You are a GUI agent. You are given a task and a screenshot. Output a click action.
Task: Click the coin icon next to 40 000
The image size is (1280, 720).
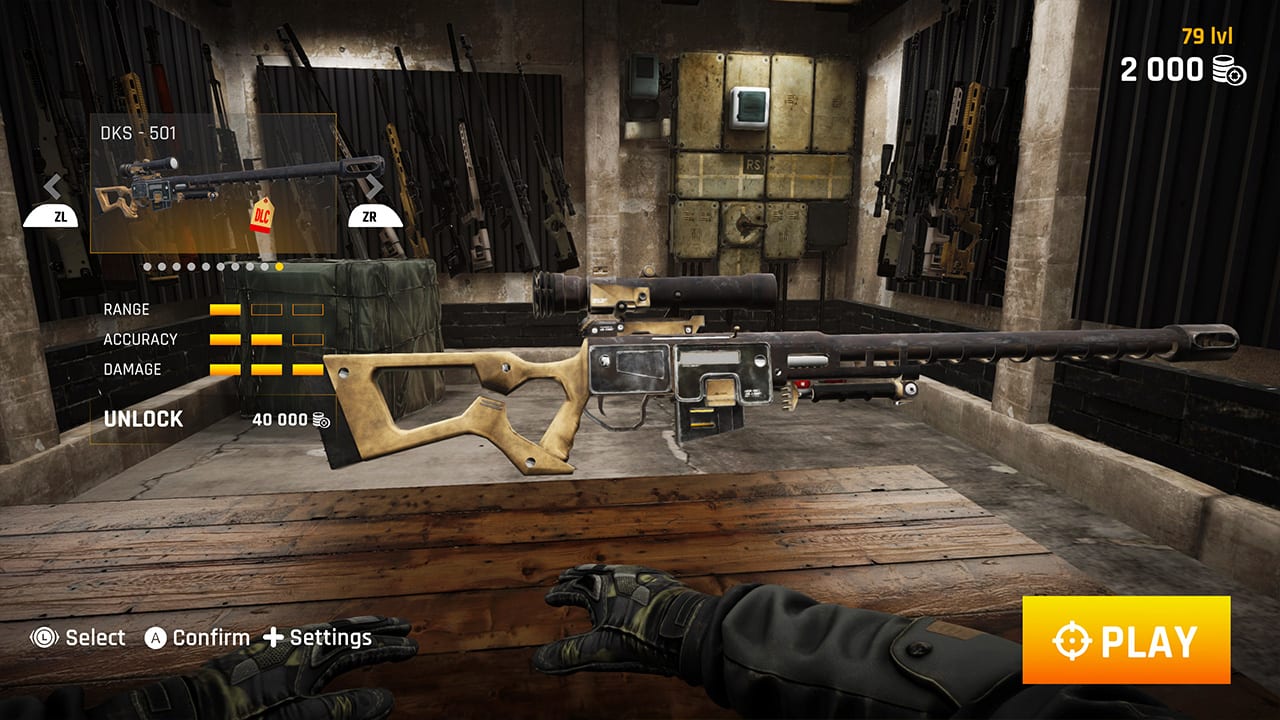click(x=319, y=419)
